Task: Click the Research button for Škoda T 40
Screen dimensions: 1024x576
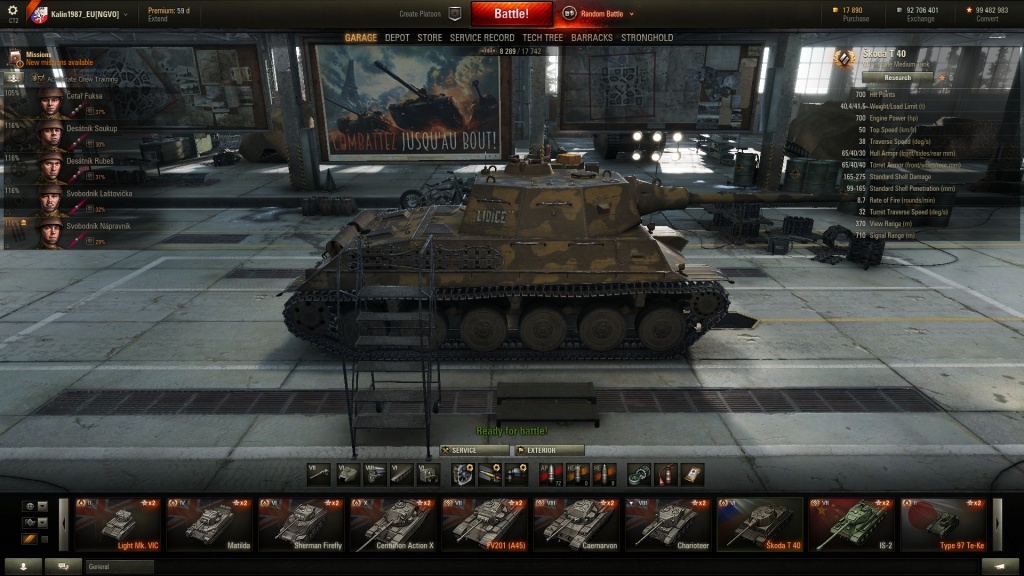Action: [x=897, y=77]
